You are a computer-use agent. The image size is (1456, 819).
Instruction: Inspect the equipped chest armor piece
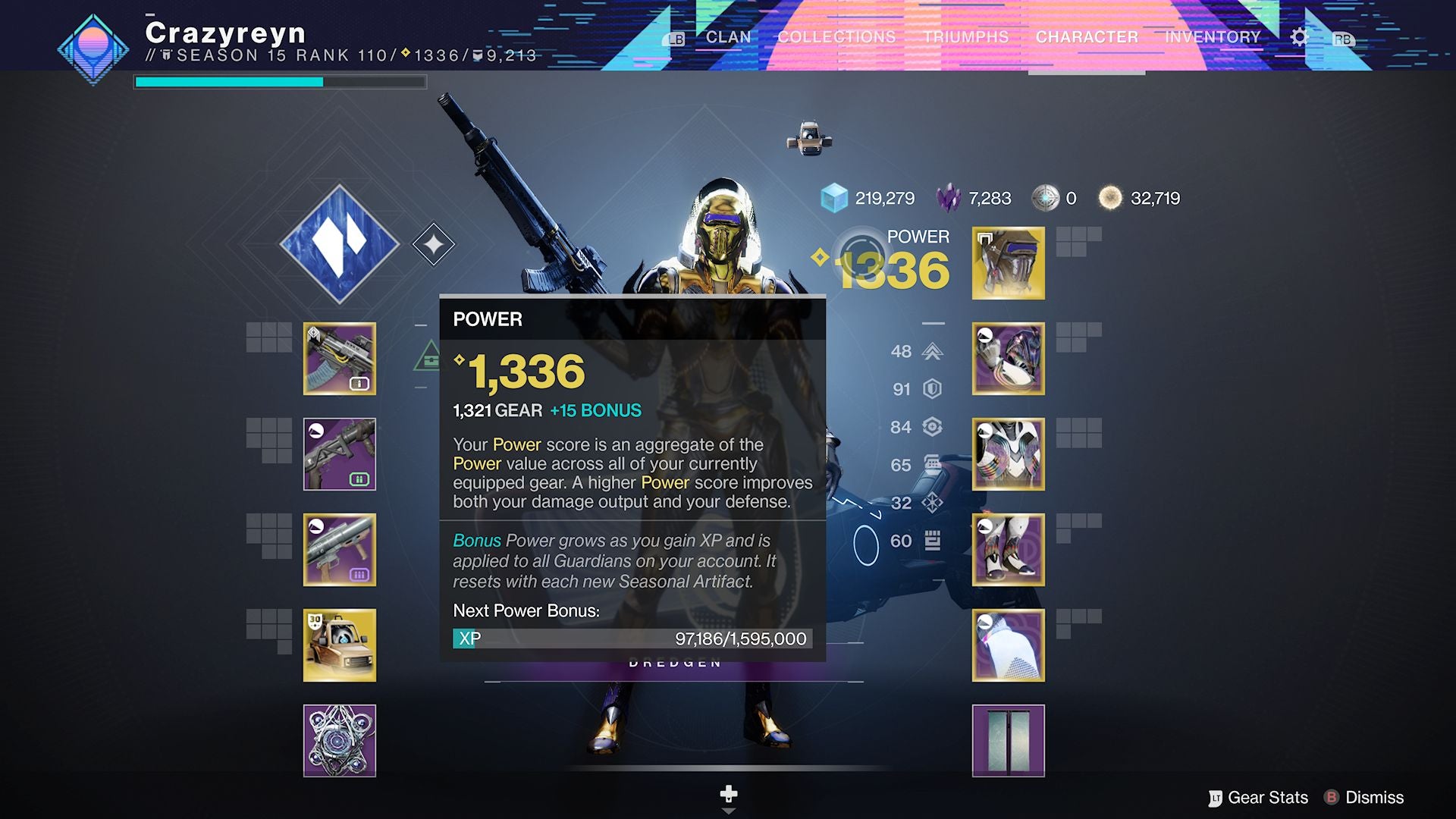(x=1008, y=455)
